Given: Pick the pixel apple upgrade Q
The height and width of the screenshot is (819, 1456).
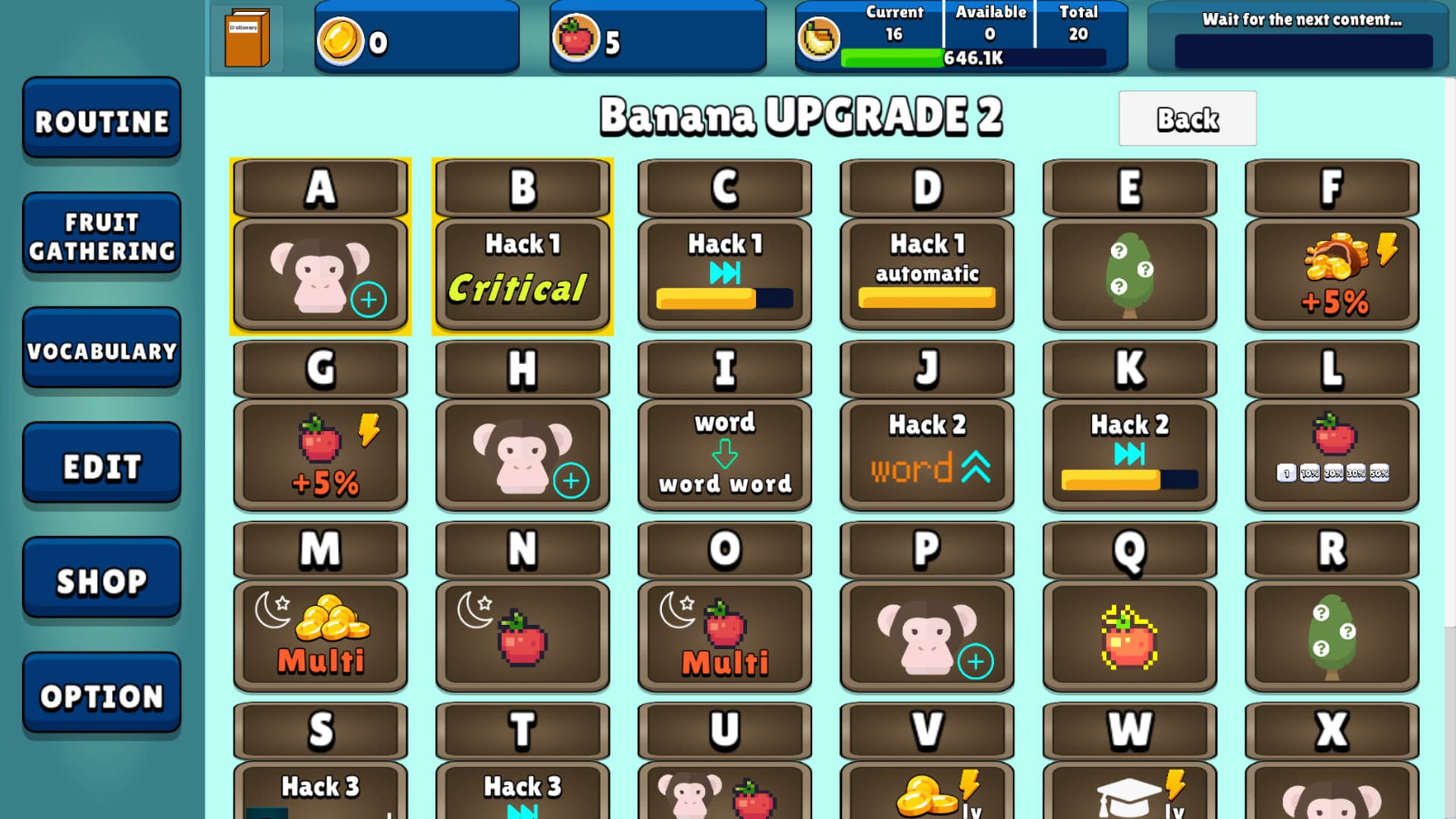Looking at the screenshot, I should click(1129, 635).
